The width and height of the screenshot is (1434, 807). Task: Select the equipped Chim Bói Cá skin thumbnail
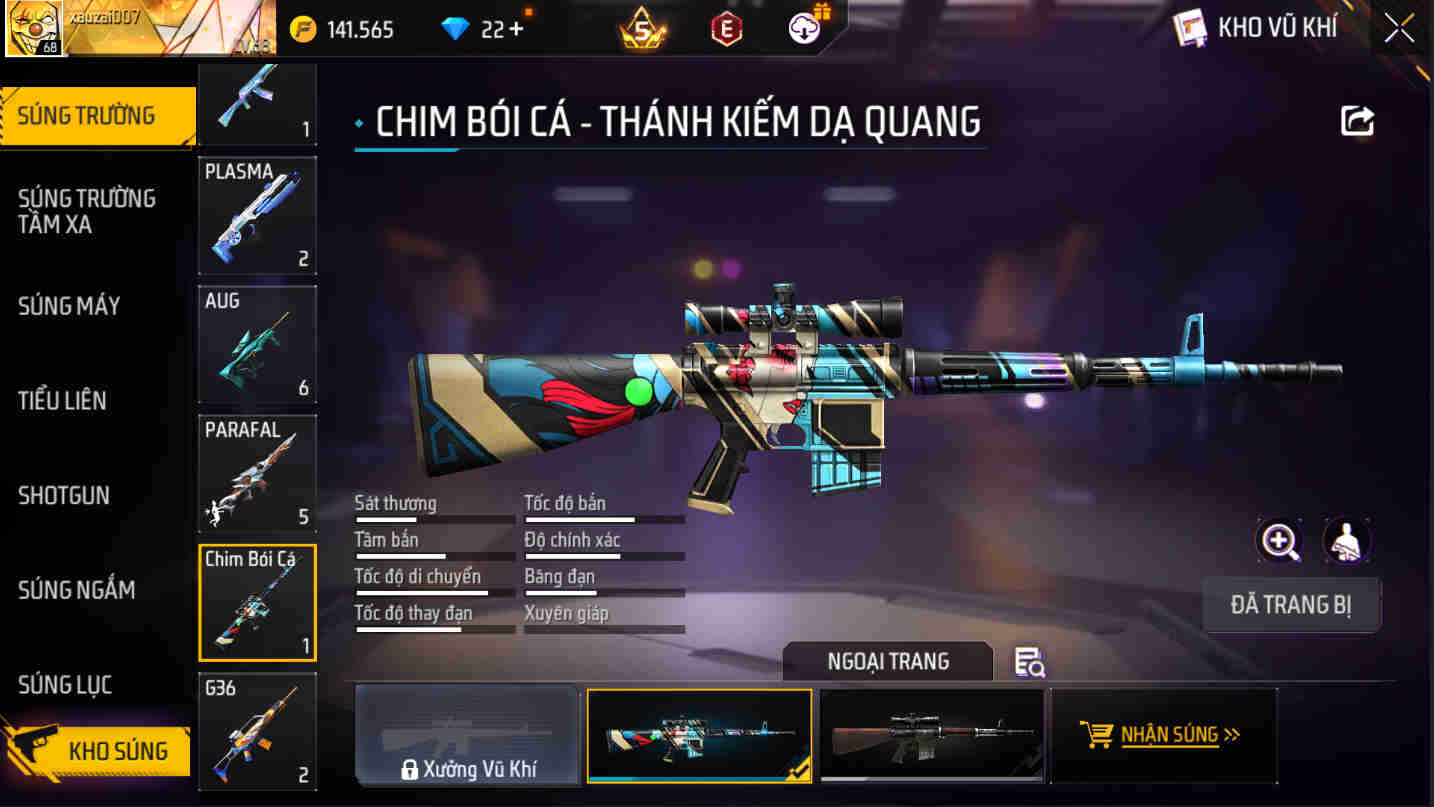699,735
